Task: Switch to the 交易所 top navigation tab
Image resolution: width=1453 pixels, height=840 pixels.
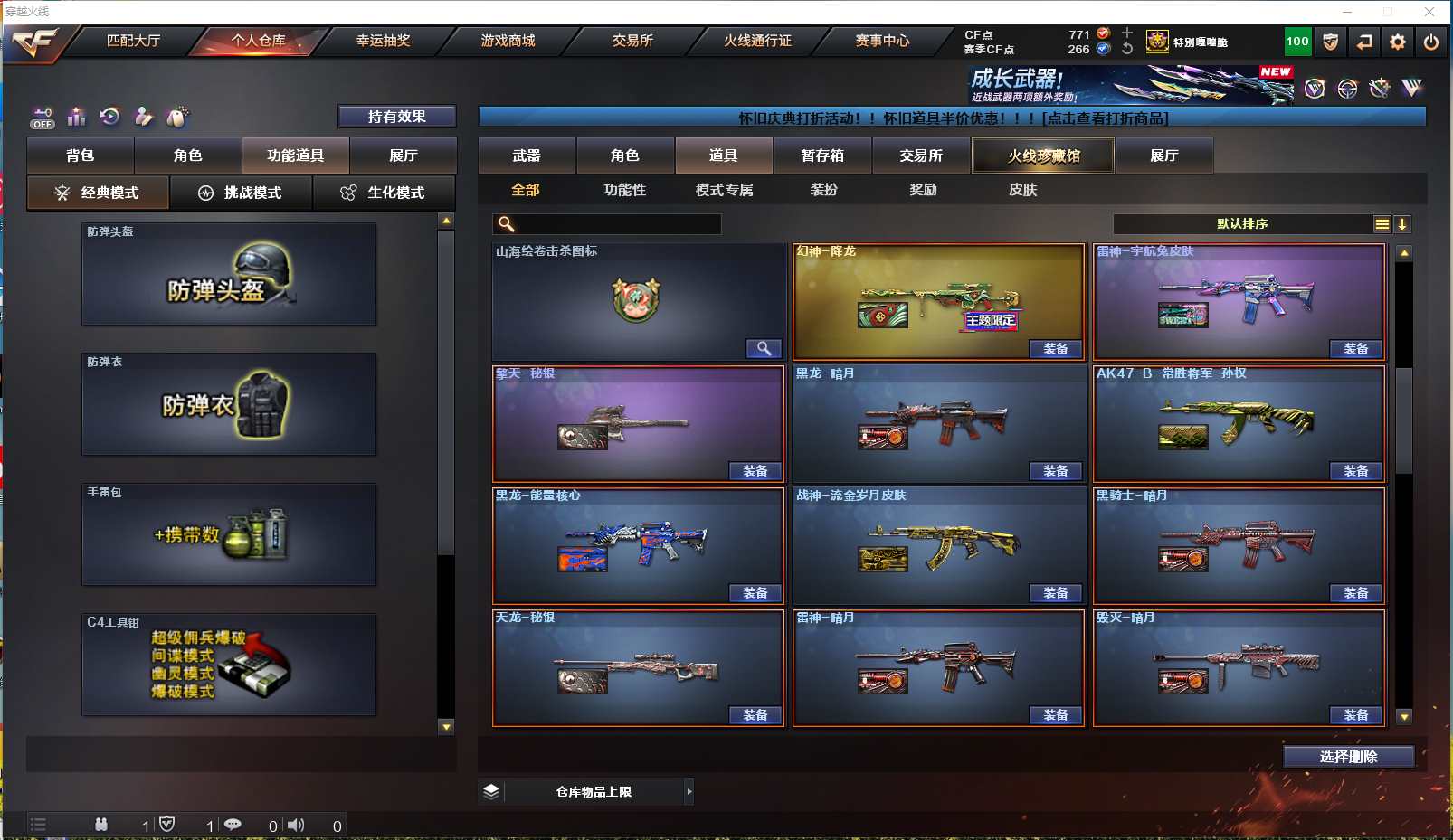Action: [632, 41]
